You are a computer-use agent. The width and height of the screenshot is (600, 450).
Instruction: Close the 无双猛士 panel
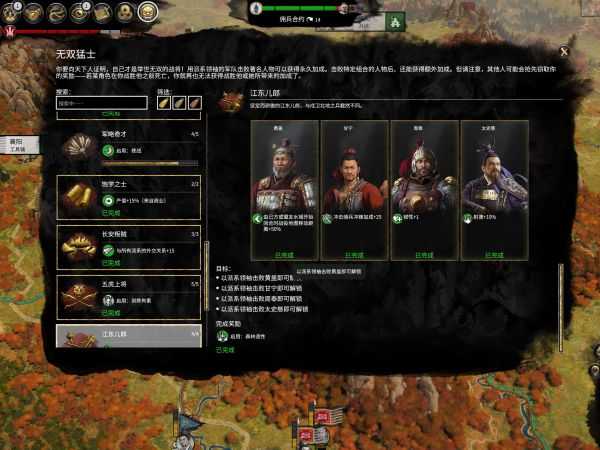(x=564, y=50)
